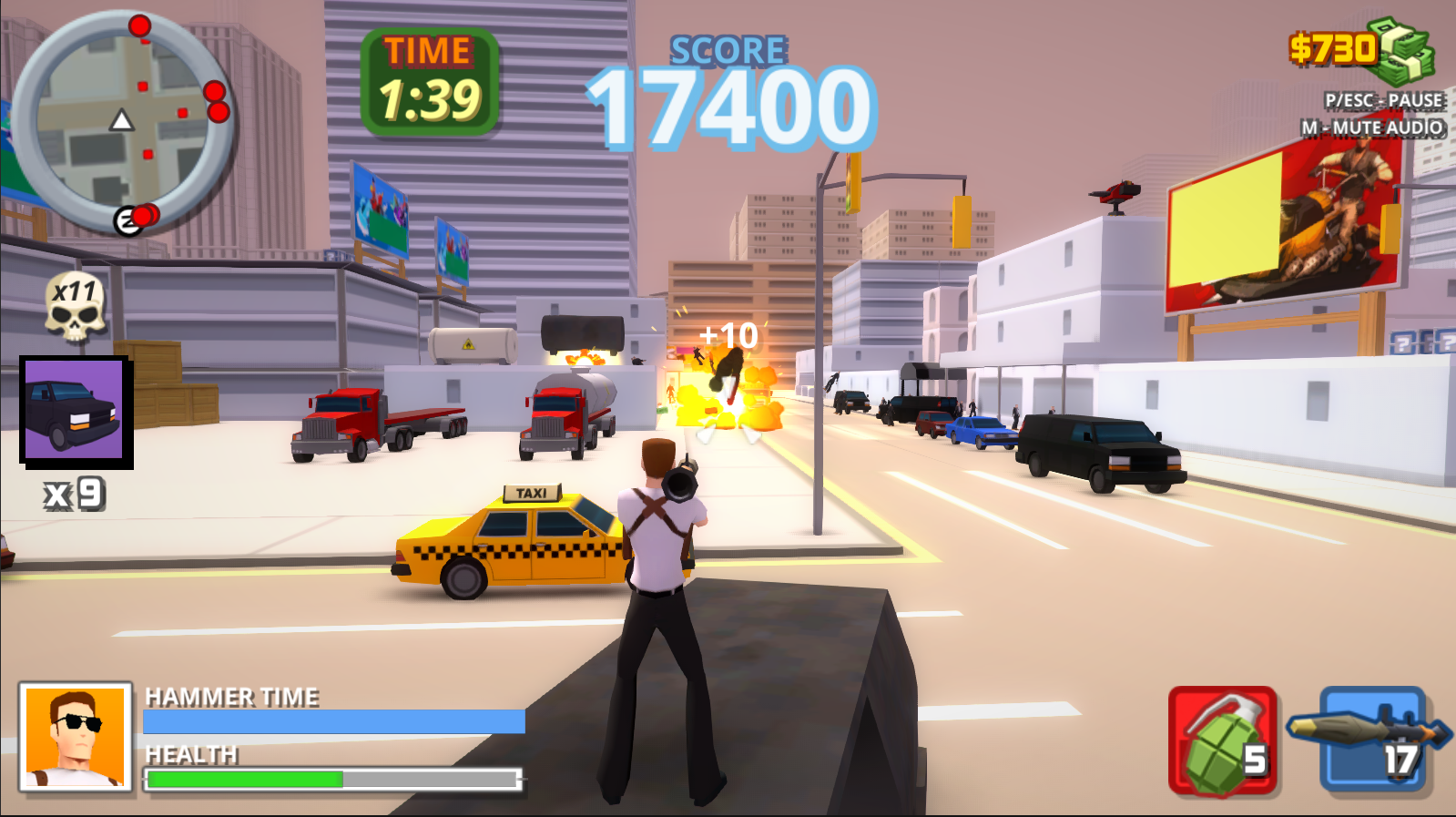The image size is (1456, 817).
Task: Click the SCORE label
Action: (x=726, y=50)
